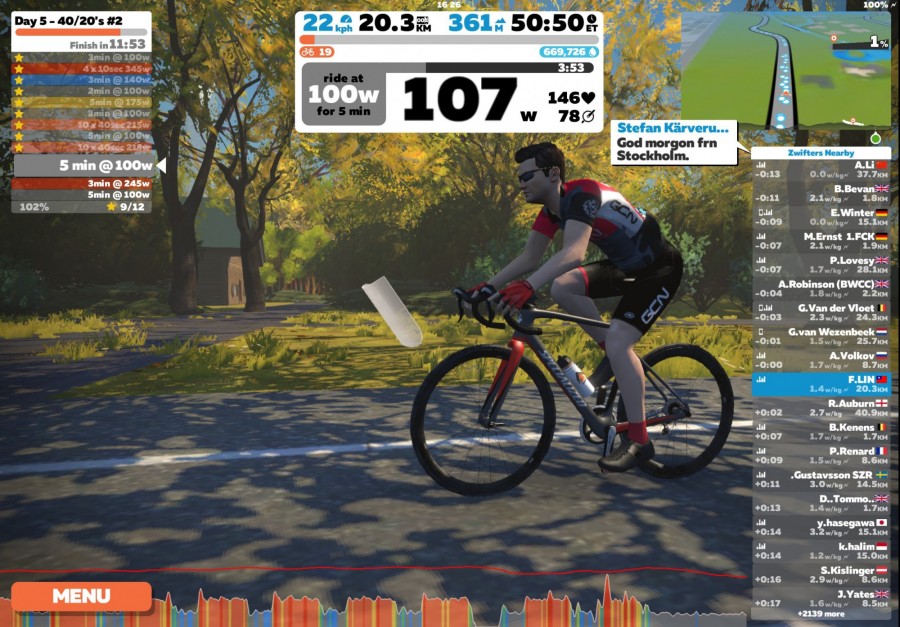Choose B.Bevan from the nearby list
The height and width of the screenshot is (627, 900).
[821, 192]
